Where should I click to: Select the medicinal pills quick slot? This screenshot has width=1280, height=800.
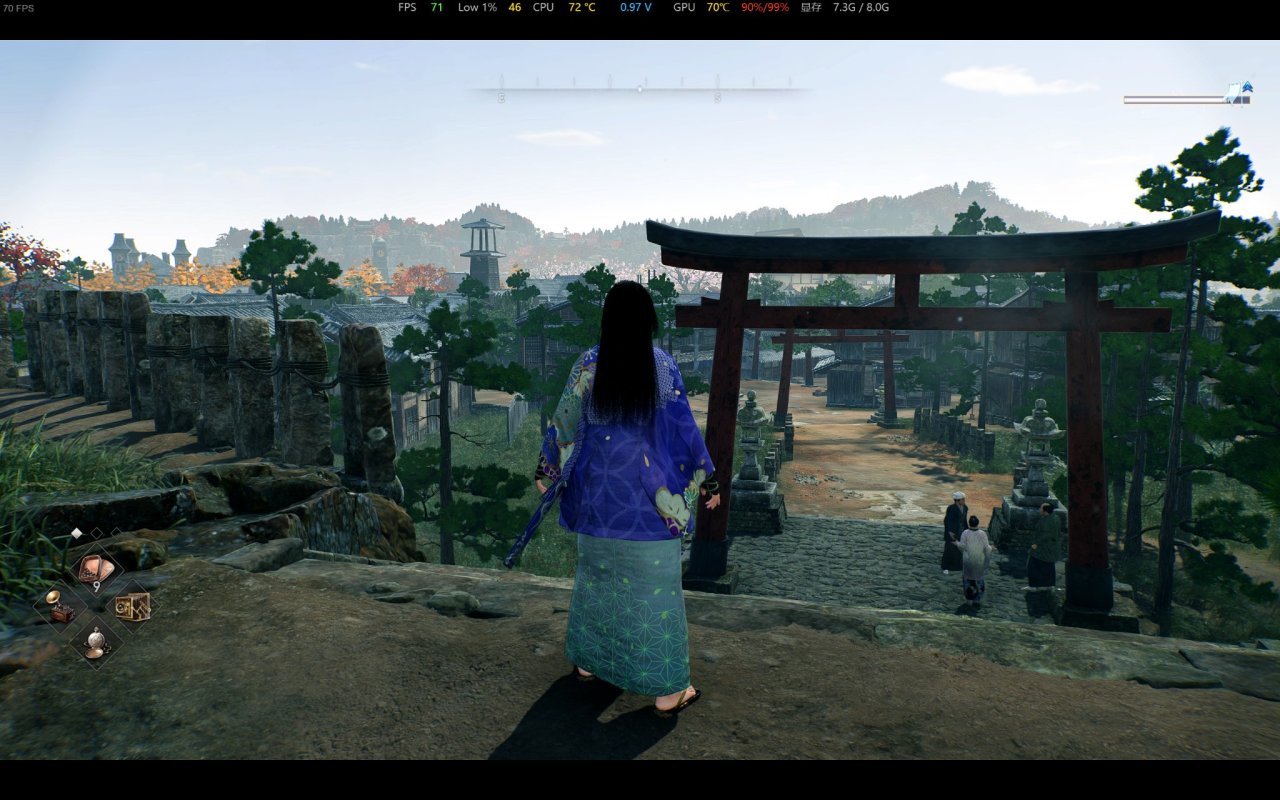pos(96,570)
